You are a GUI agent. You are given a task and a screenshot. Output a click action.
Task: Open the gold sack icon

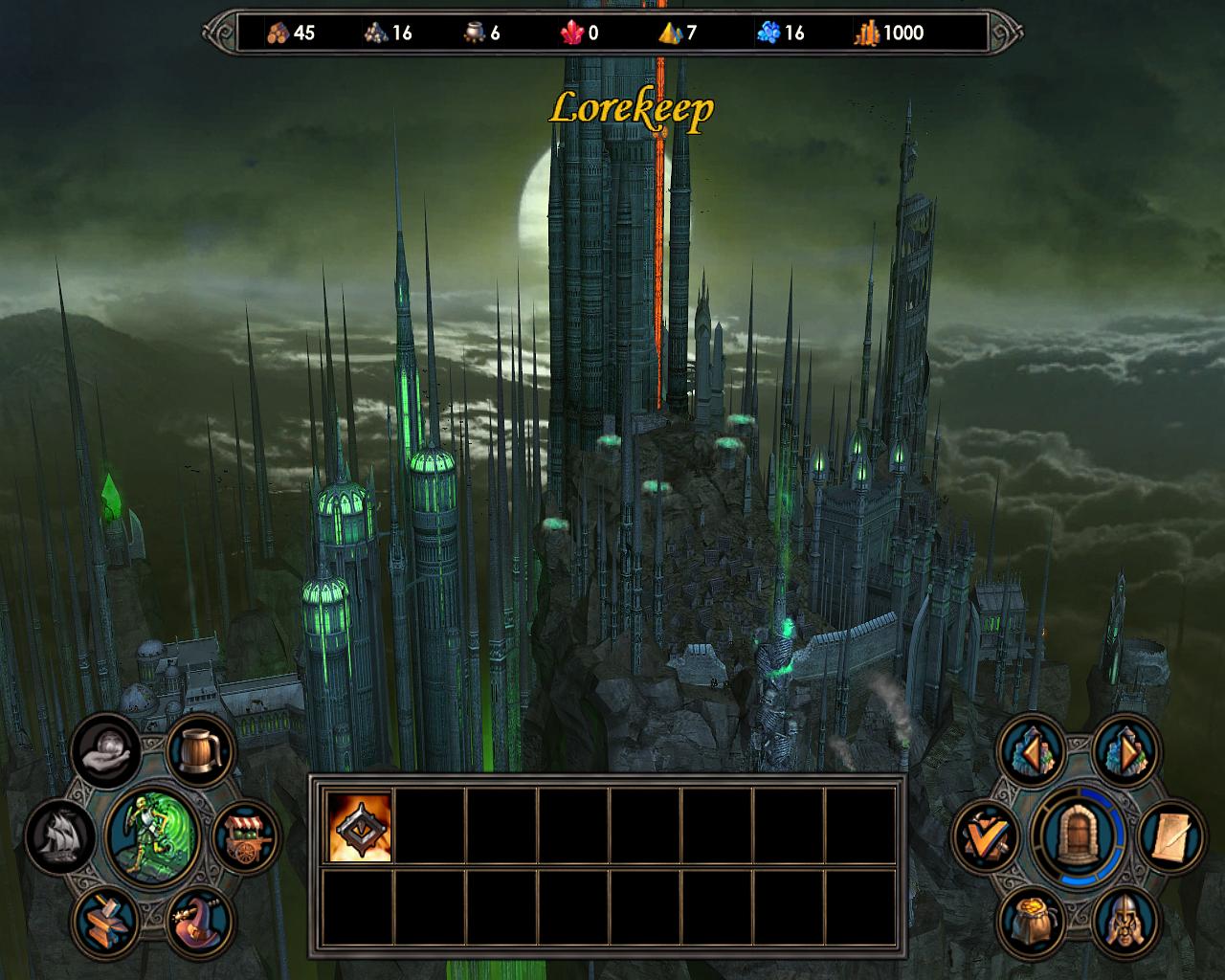pyautogui.click(x=1032, y=921)
